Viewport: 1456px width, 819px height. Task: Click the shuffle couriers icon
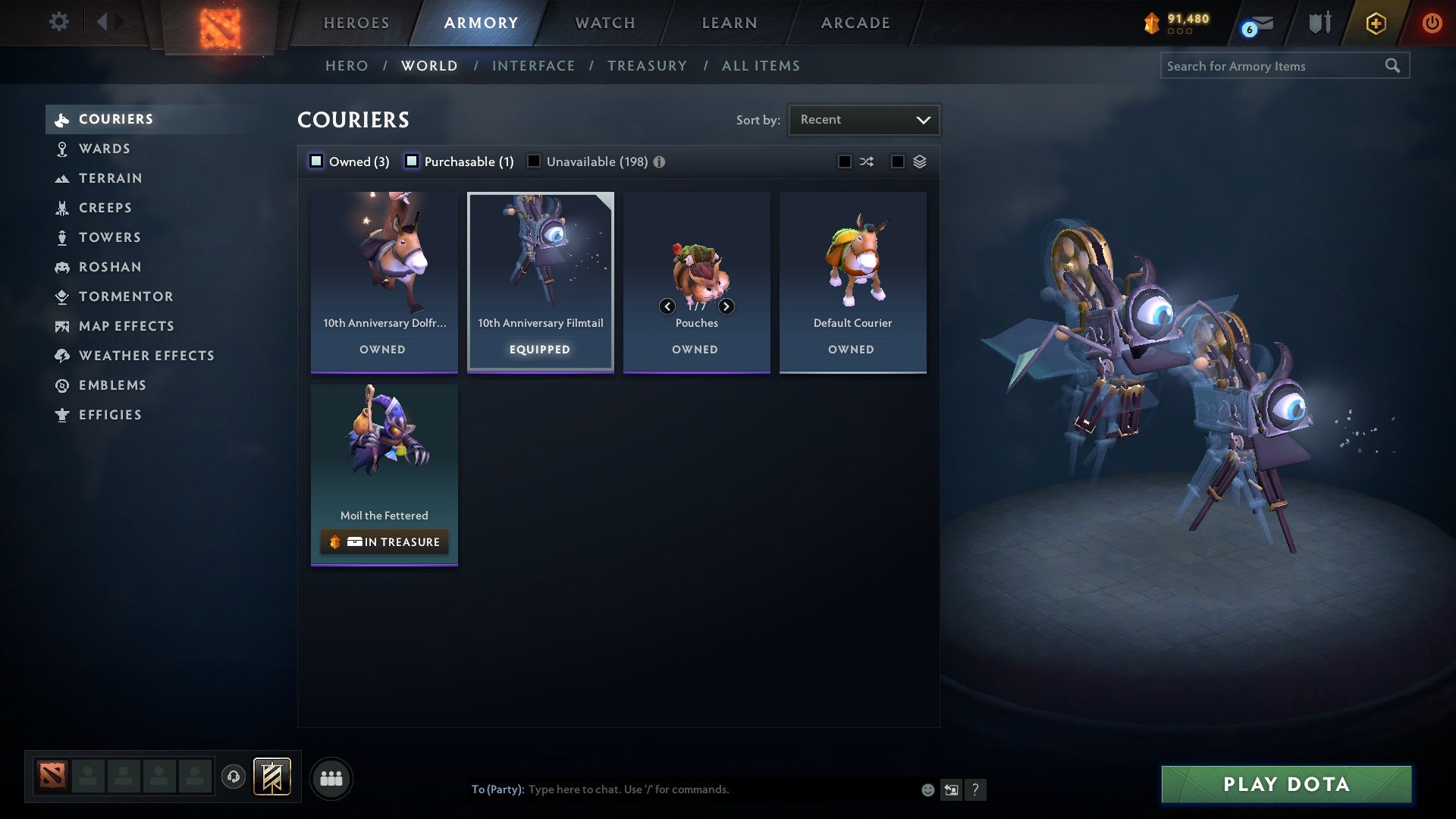pyautogui.click(x=866, y=162)
